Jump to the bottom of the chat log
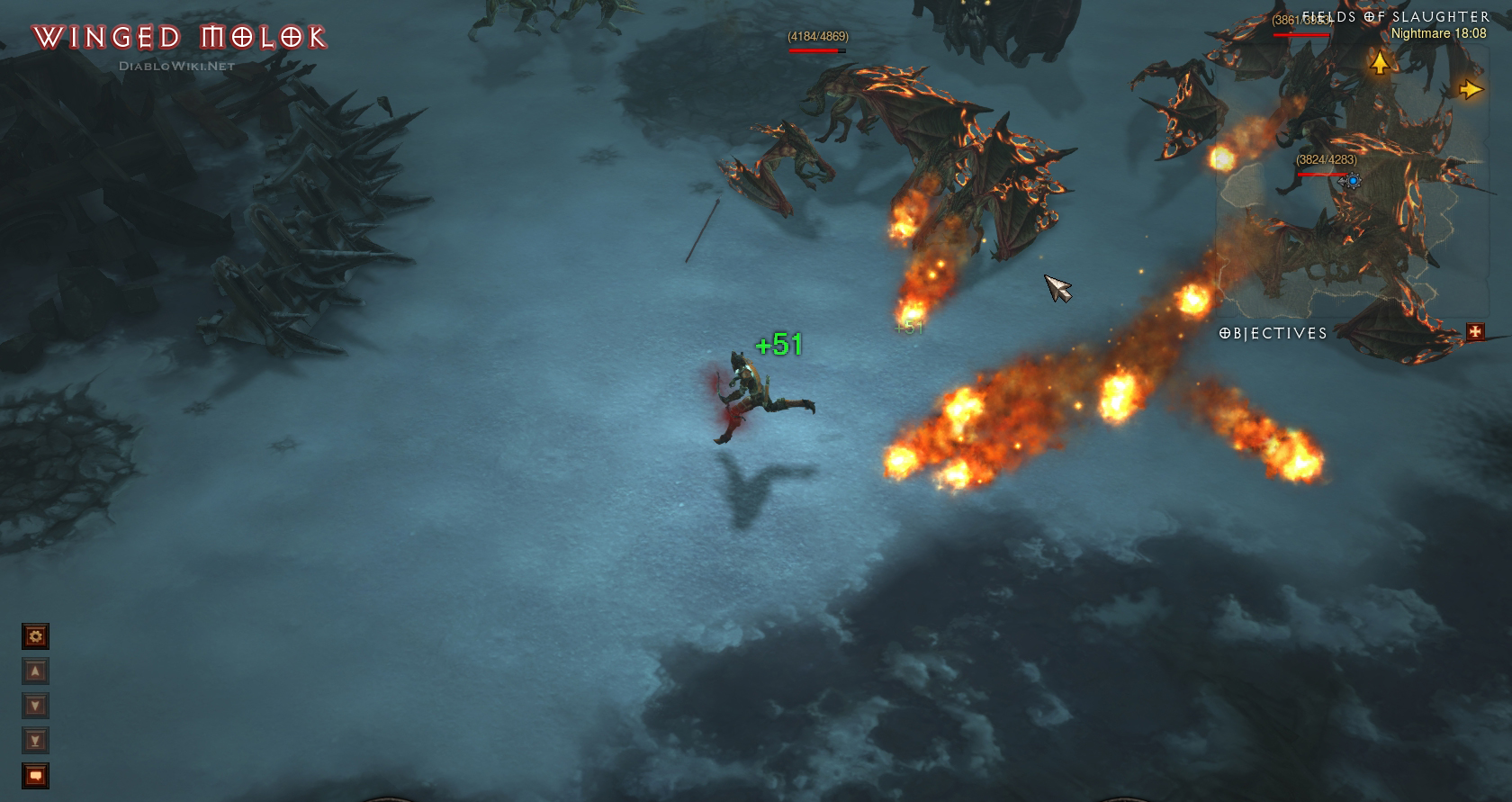This screenshot has height=802, width=1512. (35, 741)
